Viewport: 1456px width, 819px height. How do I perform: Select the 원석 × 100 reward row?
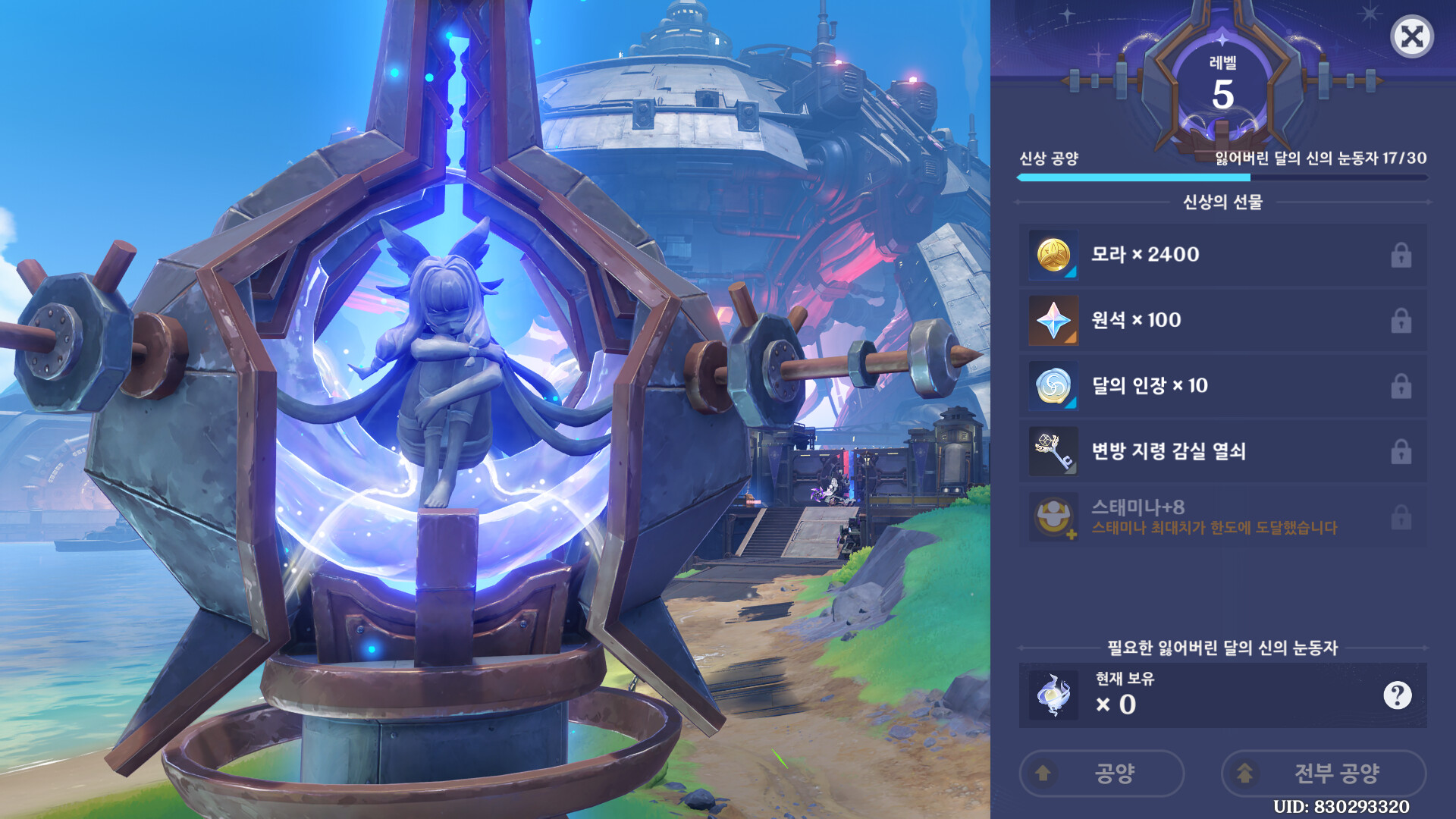pos(1222,321)
